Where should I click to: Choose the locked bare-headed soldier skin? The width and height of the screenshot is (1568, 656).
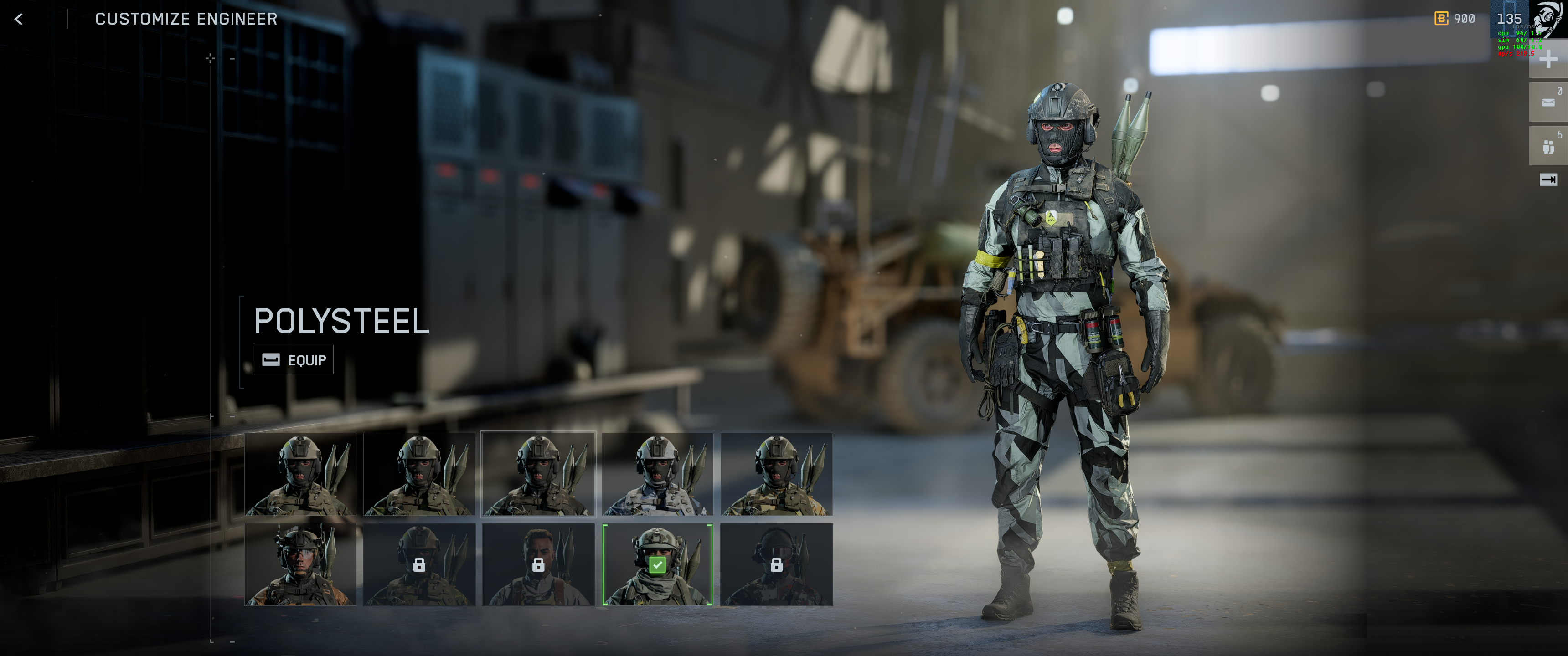pos(538,564)
